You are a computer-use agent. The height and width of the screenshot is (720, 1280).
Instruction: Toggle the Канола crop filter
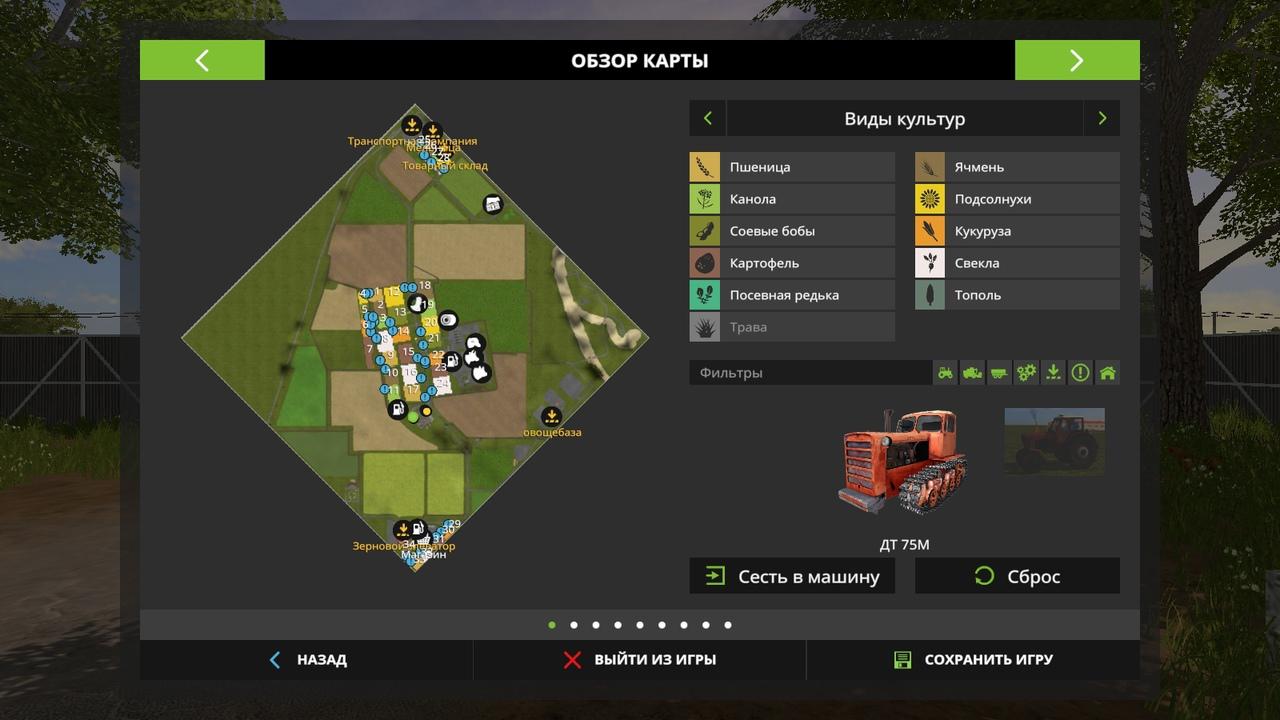coord(792,199)
